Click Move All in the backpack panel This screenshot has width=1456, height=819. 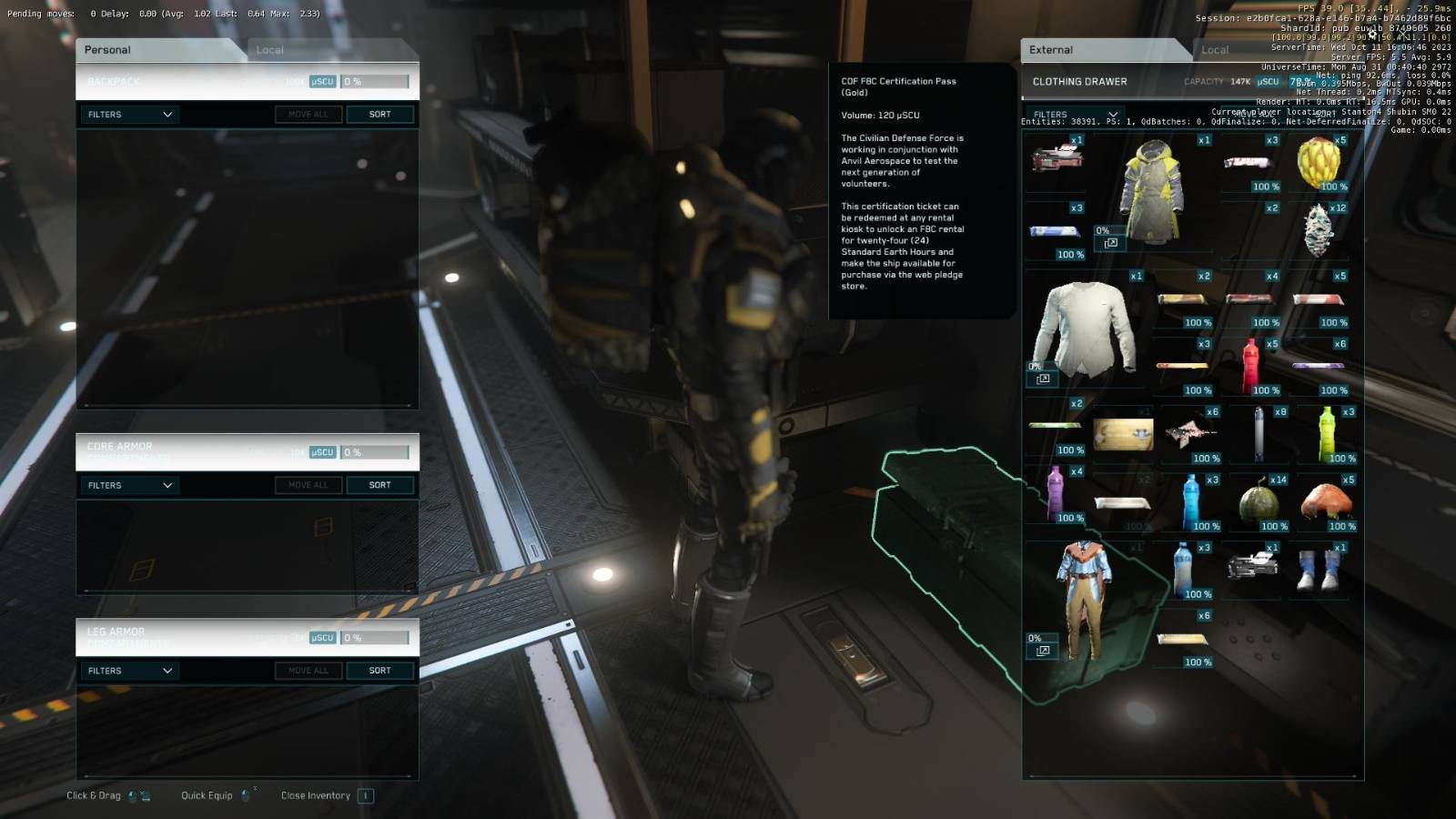pyautogui.click(x=308, y=115)
